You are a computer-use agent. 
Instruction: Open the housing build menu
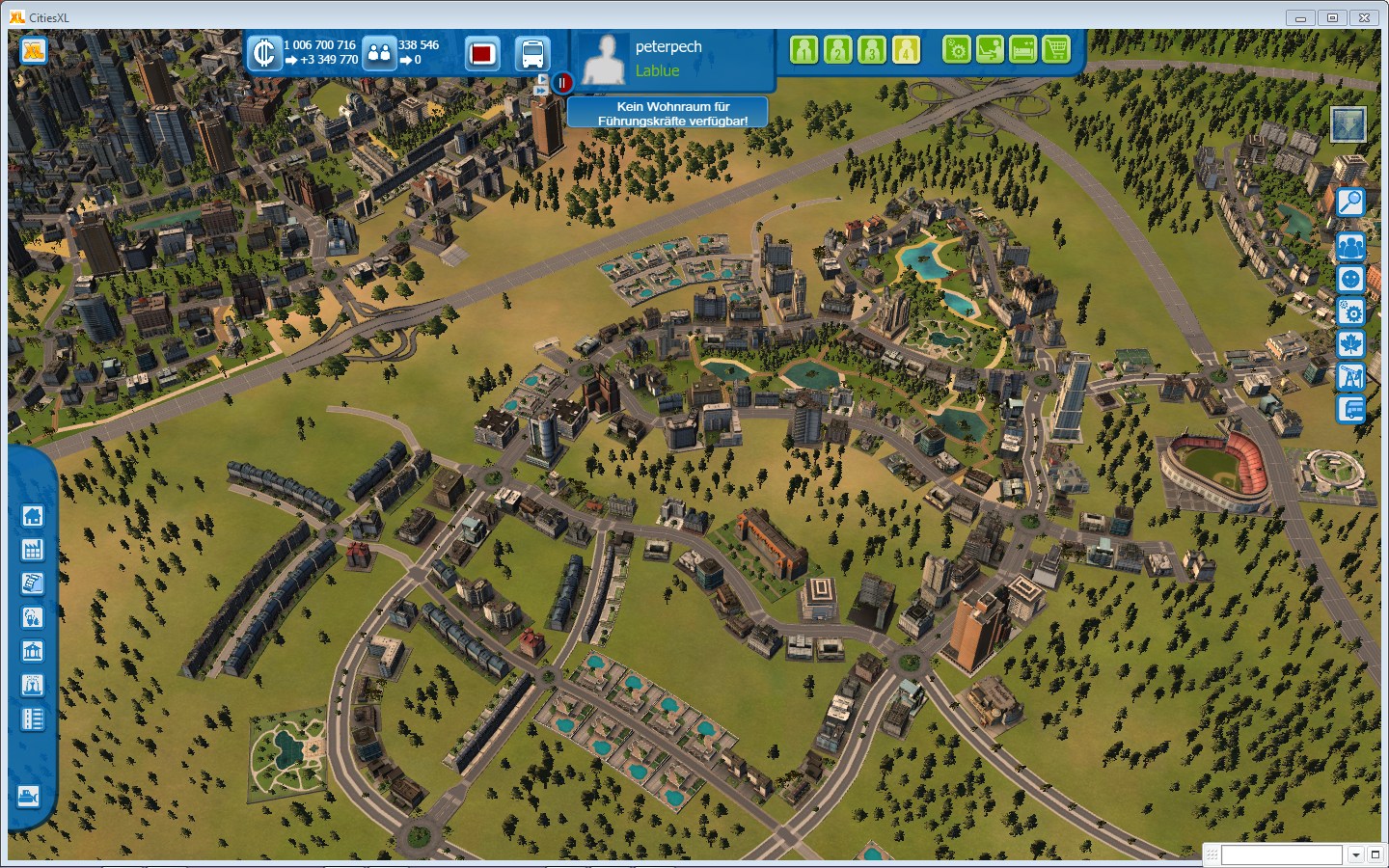pos(32,516)
